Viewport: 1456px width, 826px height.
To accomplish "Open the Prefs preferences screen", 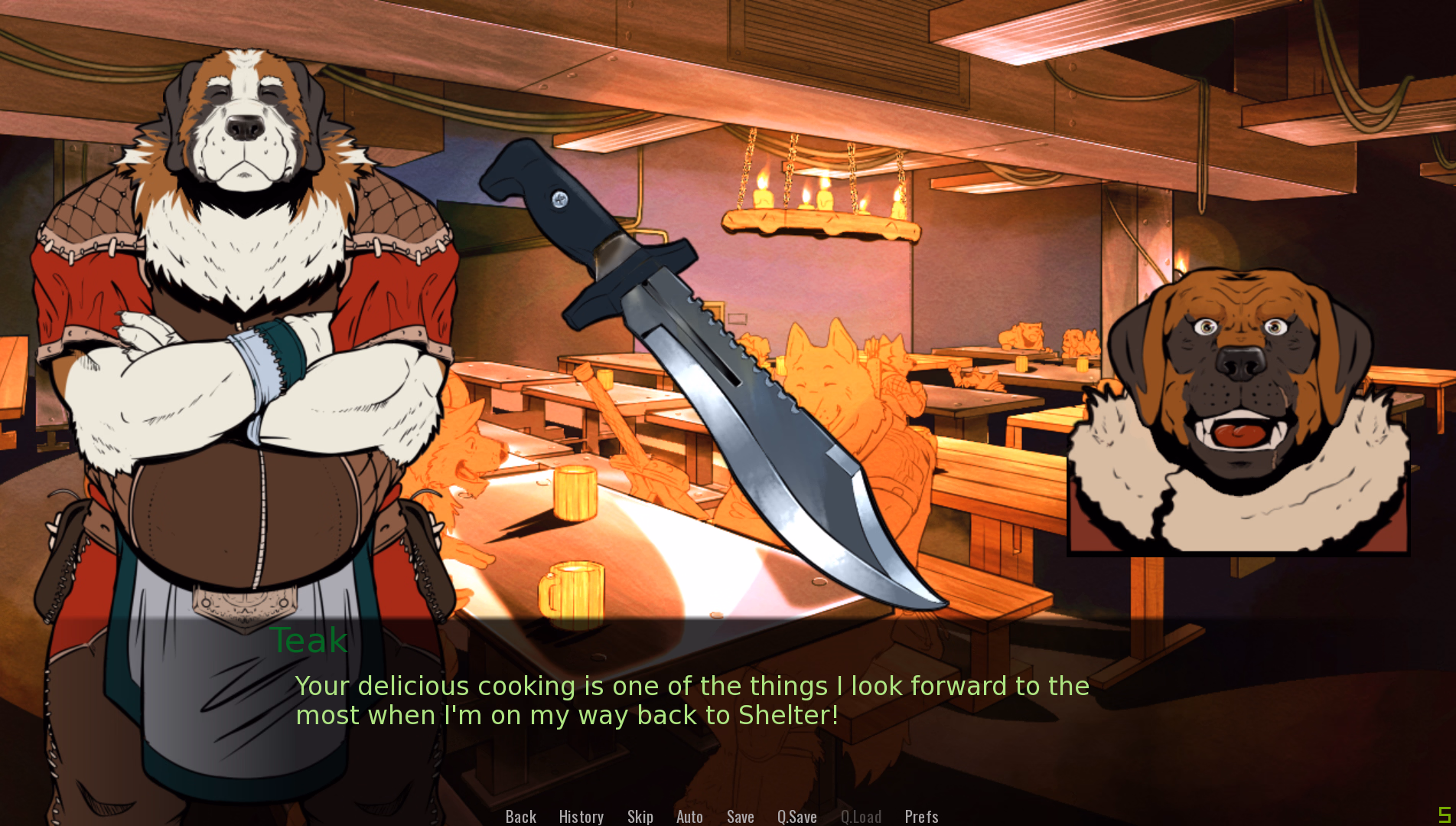I will (921, 816).
